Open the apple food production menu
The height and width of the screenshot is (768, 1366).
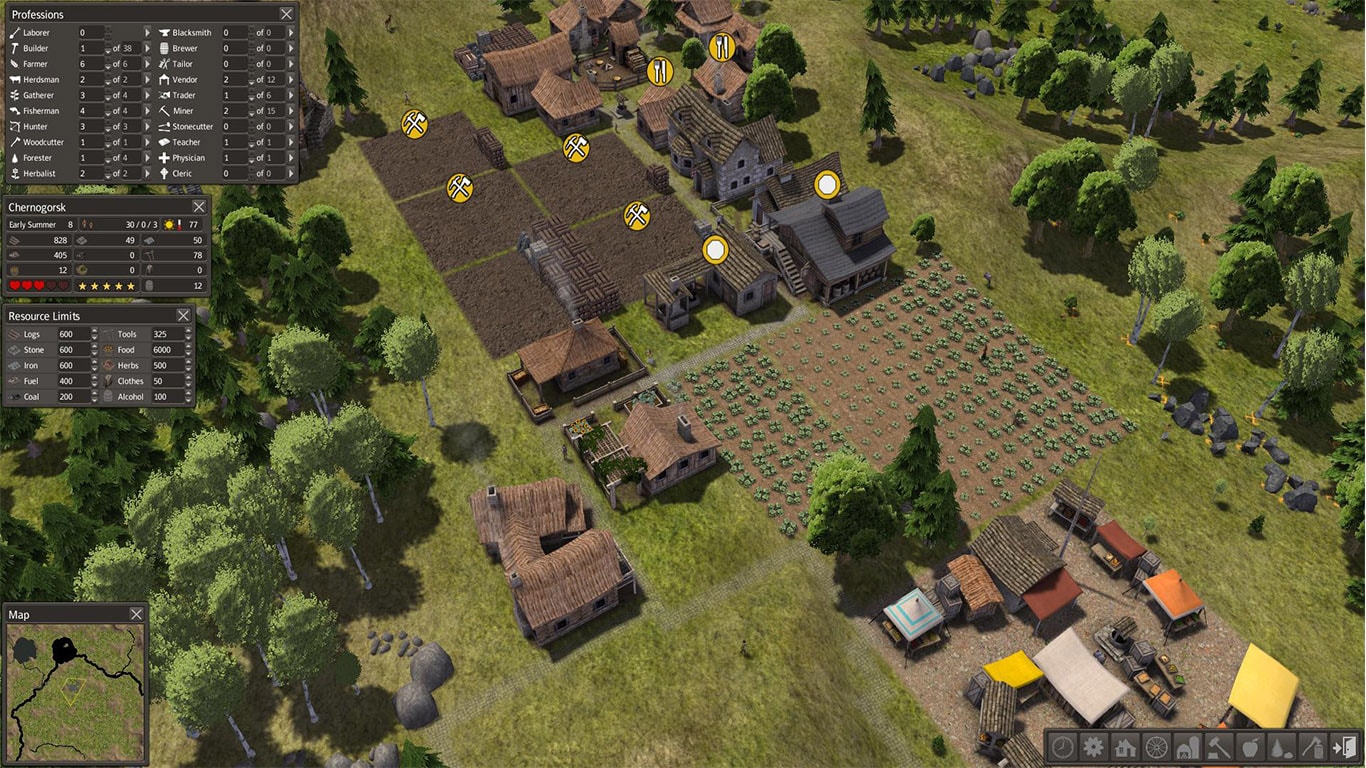(1250, 746)
